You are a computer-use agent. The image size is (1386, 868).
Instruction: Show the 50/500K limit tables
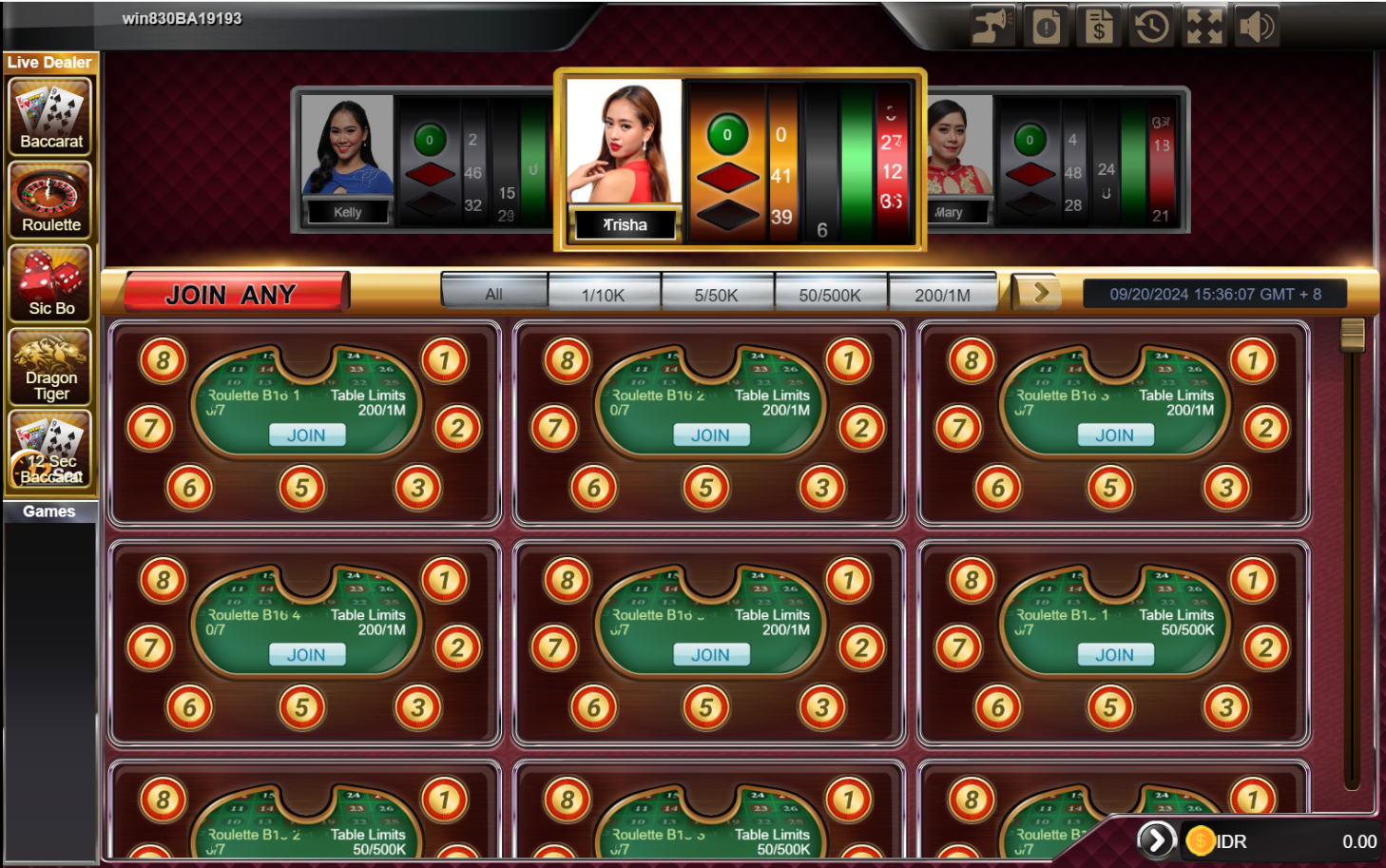830,295
